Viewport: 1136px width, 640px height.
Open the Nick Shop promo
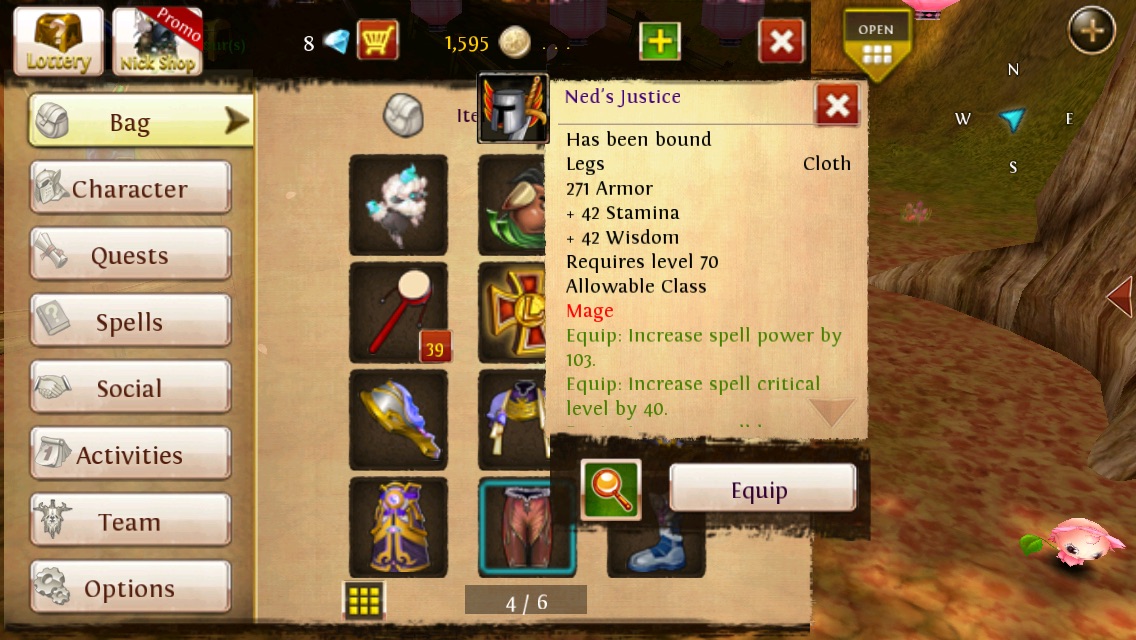[158, 42]
